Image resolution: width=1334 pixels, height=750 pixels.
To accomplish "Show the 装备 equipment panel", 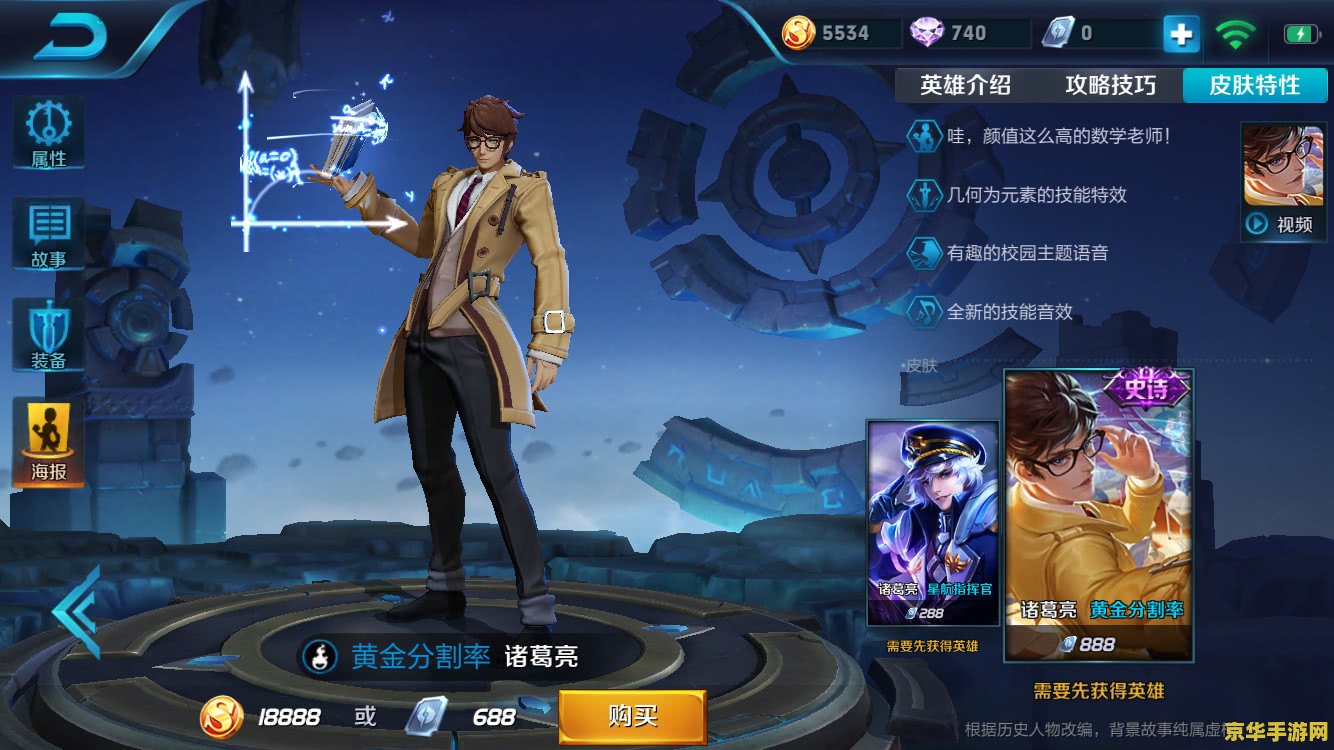I will tap(48, 335).
